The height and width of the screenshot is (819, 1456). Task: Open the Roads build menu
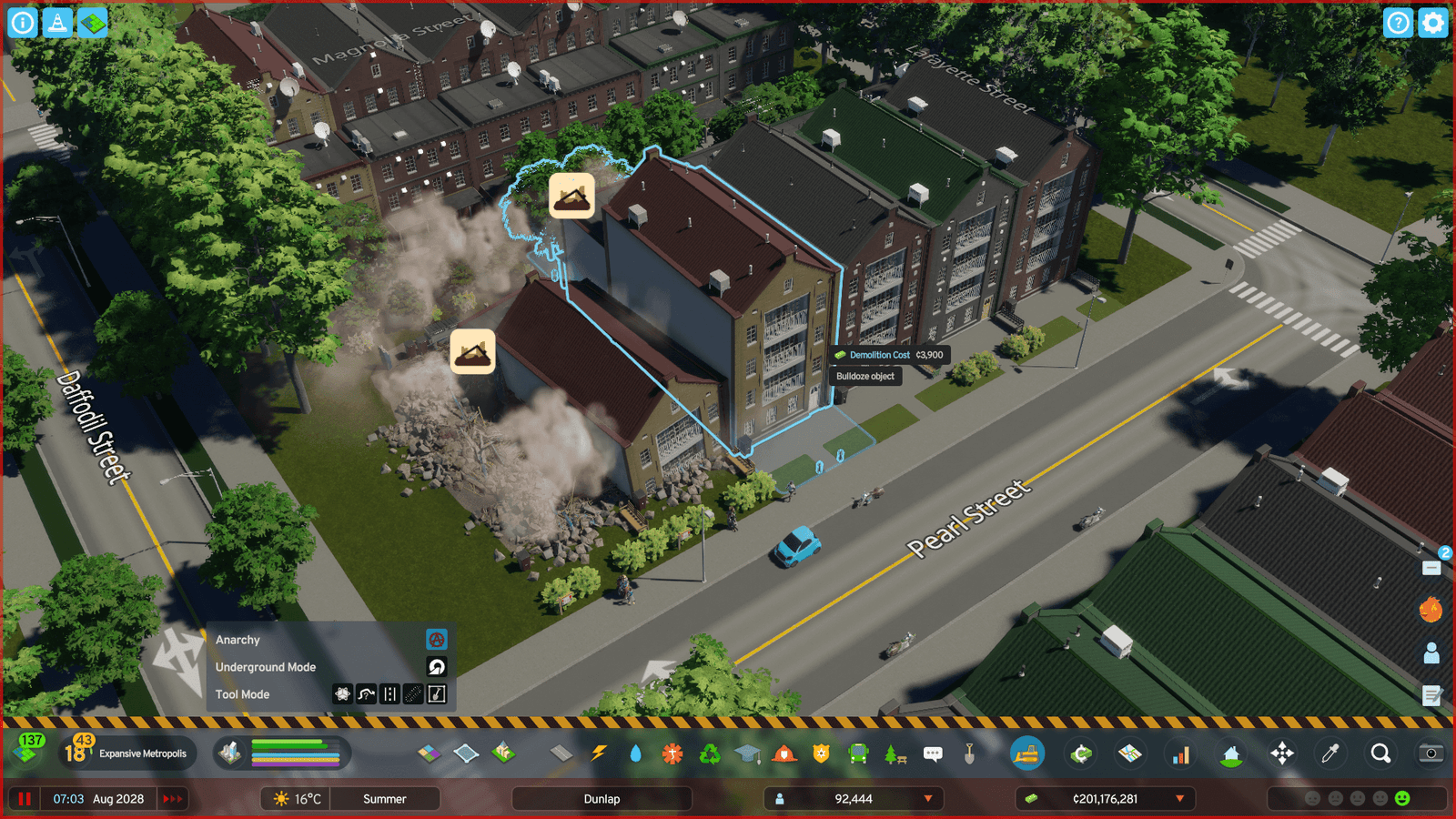click(561, 753)
